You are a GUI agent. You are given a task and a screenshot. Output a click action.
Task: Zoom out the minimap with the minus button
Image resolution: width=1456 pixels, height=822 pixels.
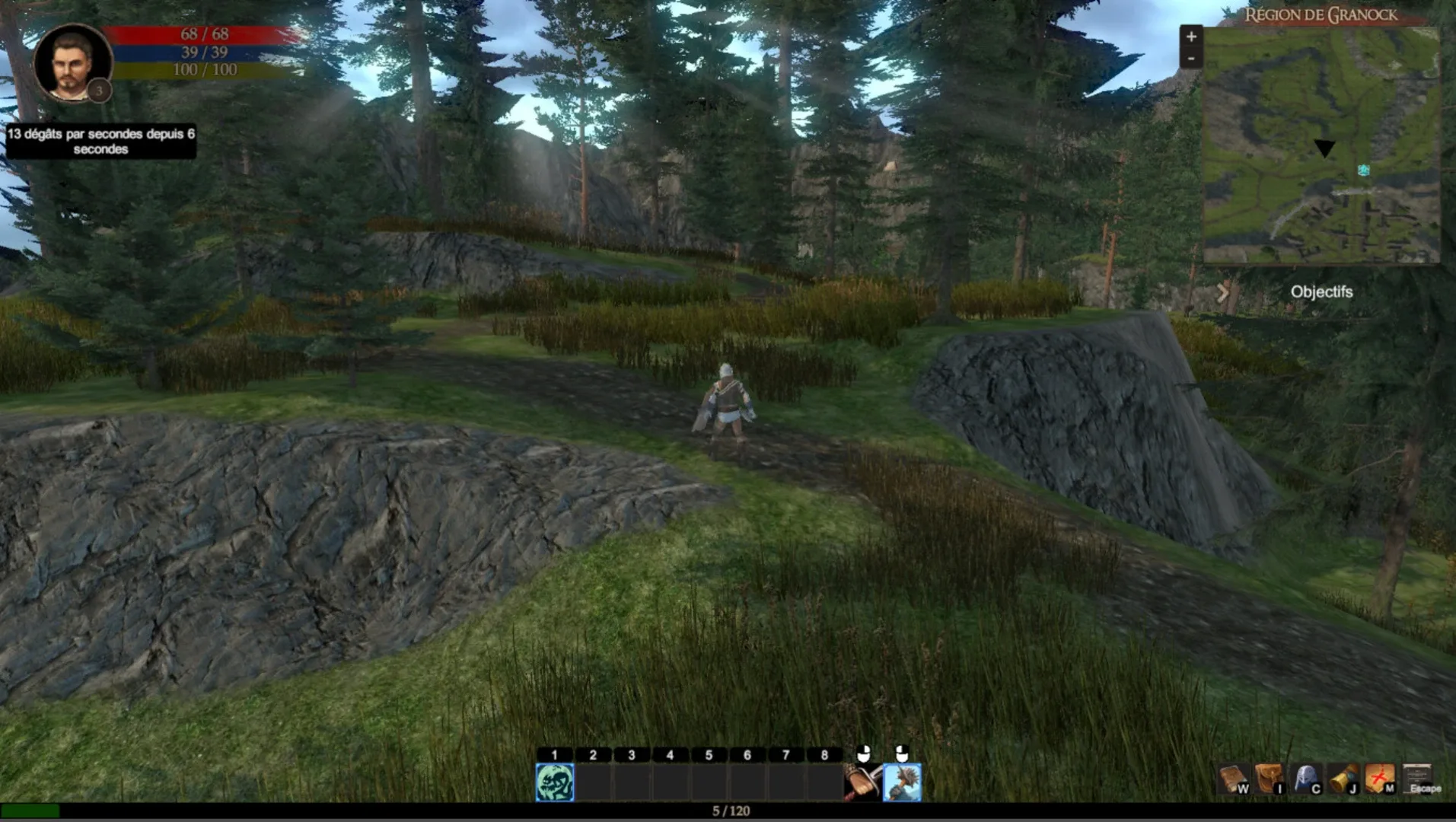pos(1190,58)
